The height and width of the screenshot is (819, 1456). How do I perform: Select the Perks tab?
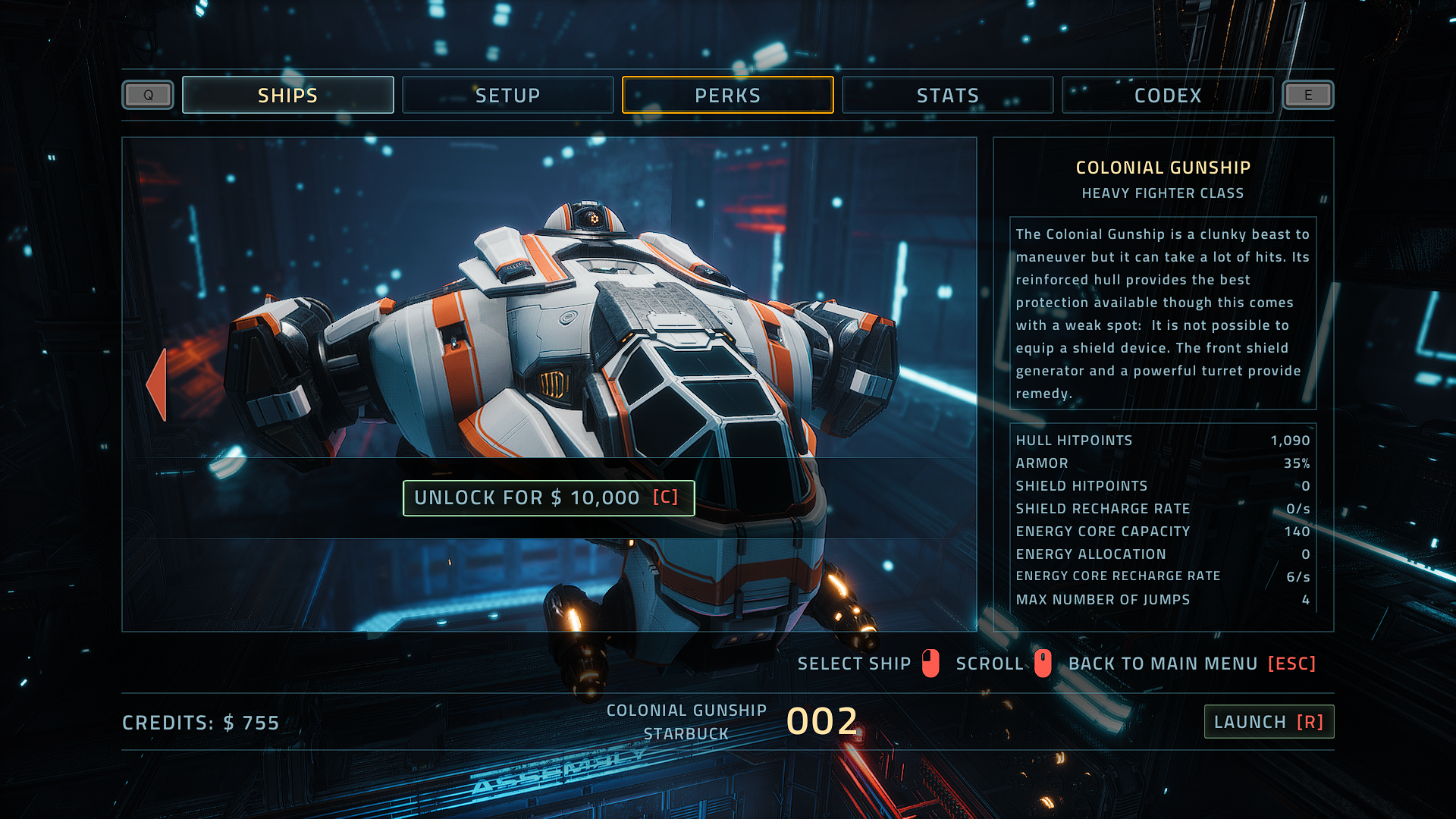click(727, 96)
